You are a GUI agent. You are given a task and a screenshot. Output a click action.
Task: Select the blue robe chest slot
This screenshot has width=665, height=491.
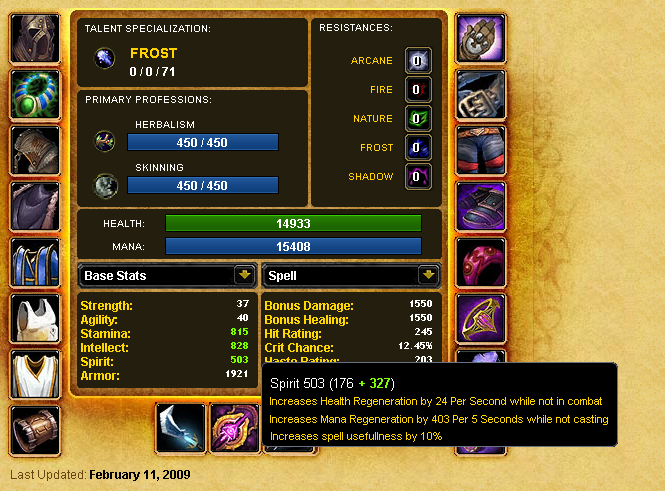coord(36,263)
